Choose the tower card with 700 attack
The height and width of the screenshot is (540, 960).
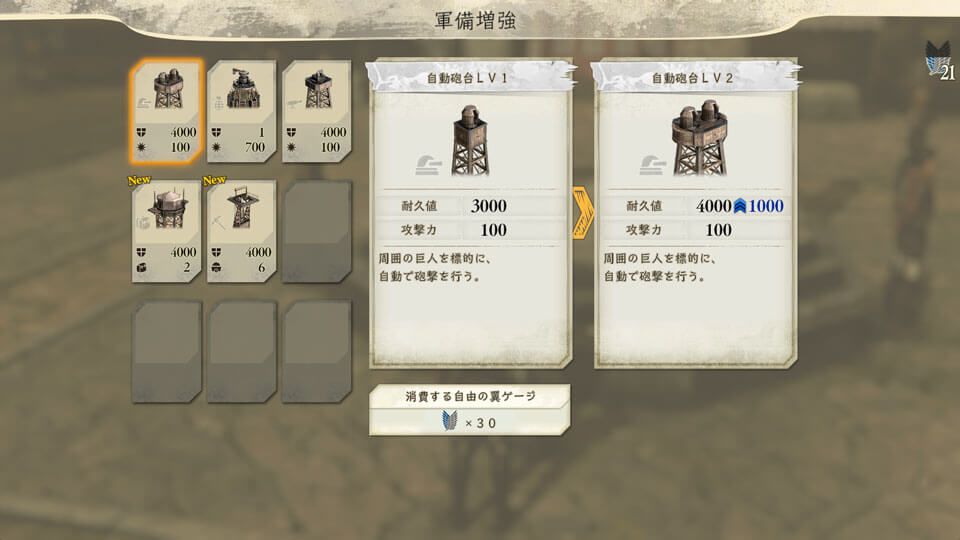tap(242, 112)
